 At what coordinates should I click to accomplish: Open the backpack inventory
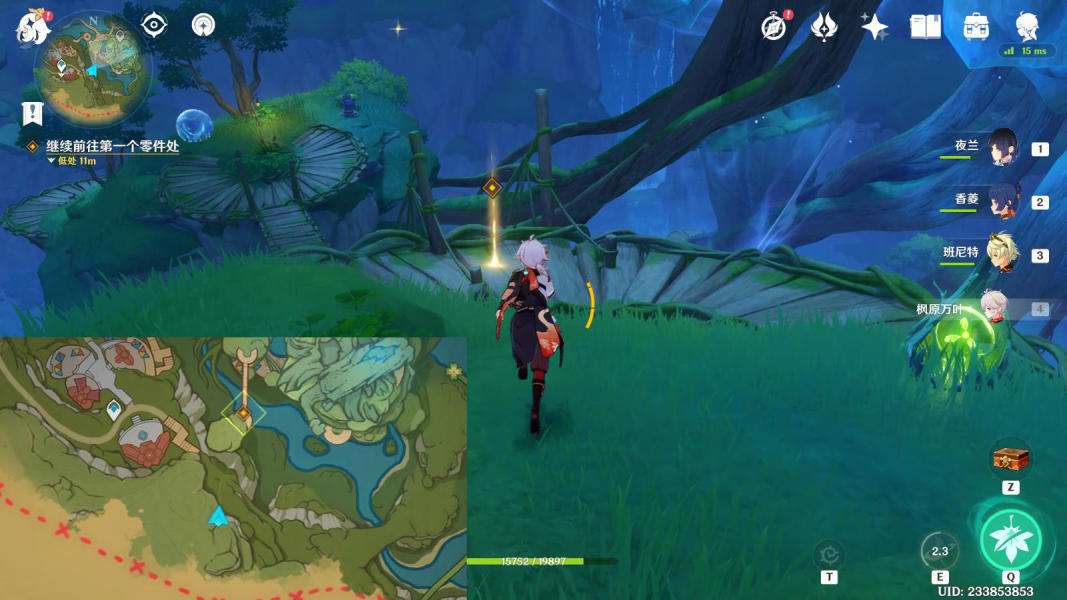[x=977, y=27]
